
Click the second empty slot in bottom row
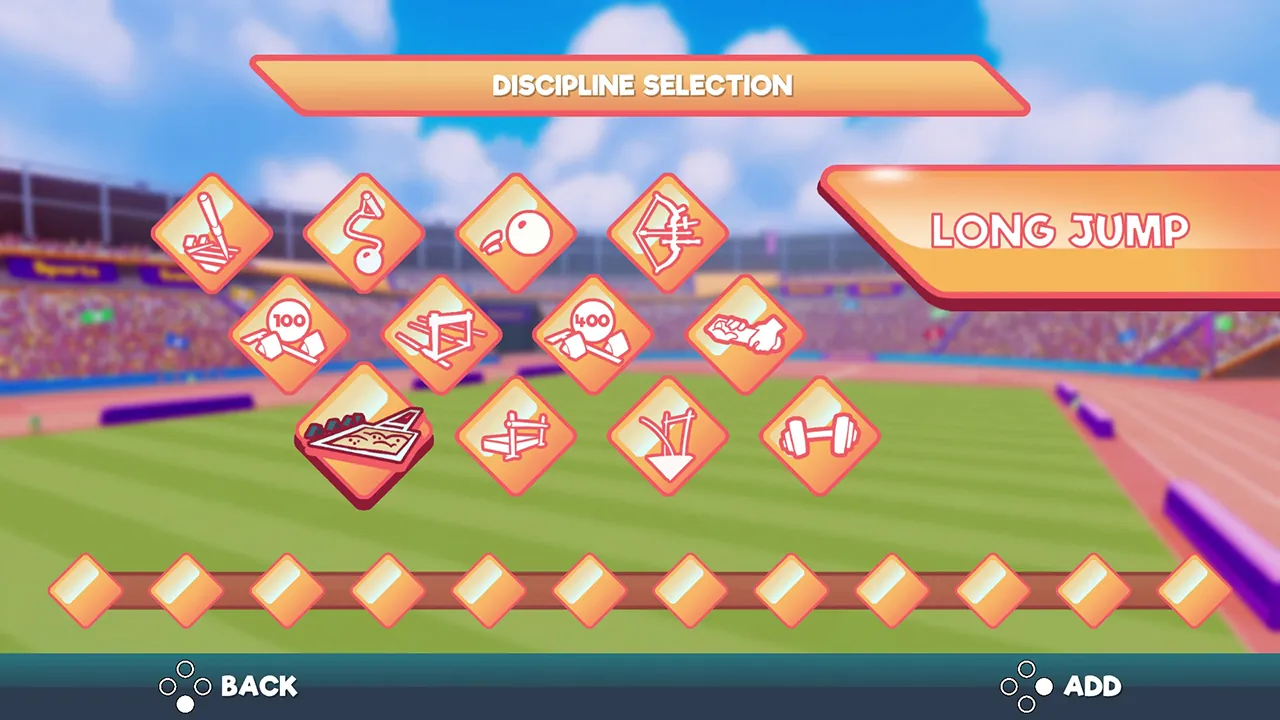[184, 590]
